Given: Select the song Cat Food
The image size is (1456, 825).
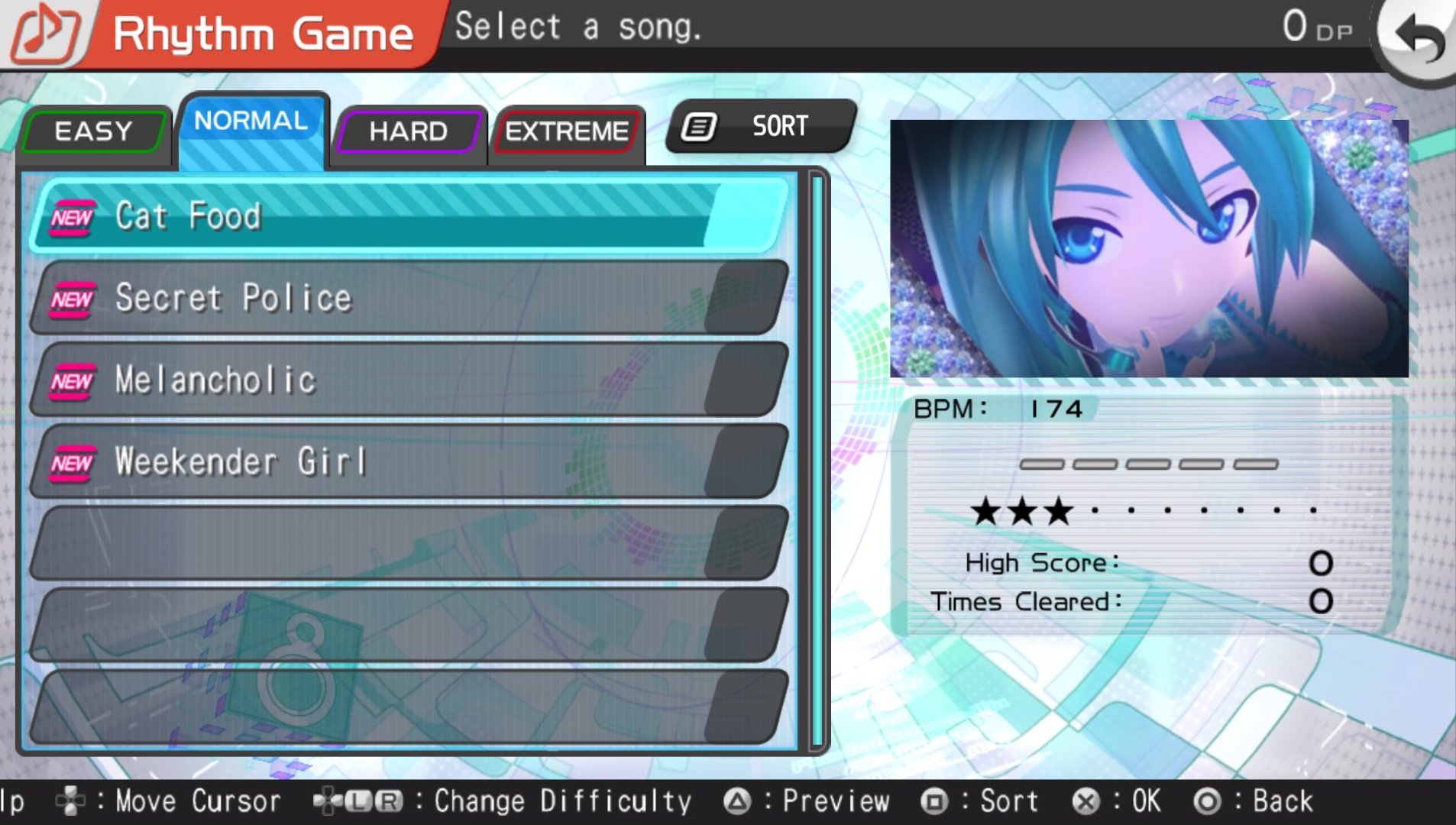Looking at the screenshot, I should [409, 216].
